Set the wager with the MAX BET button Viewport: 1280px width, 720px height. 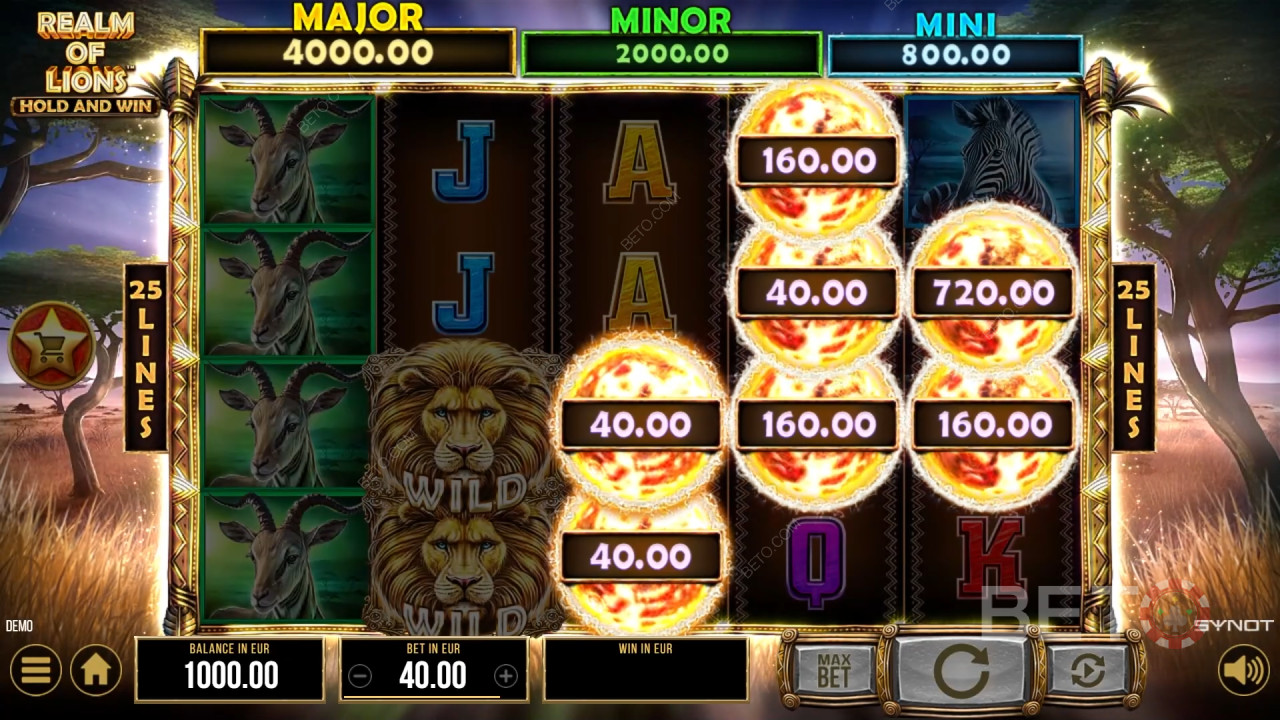pyautogui.click(x=832, y=671)
